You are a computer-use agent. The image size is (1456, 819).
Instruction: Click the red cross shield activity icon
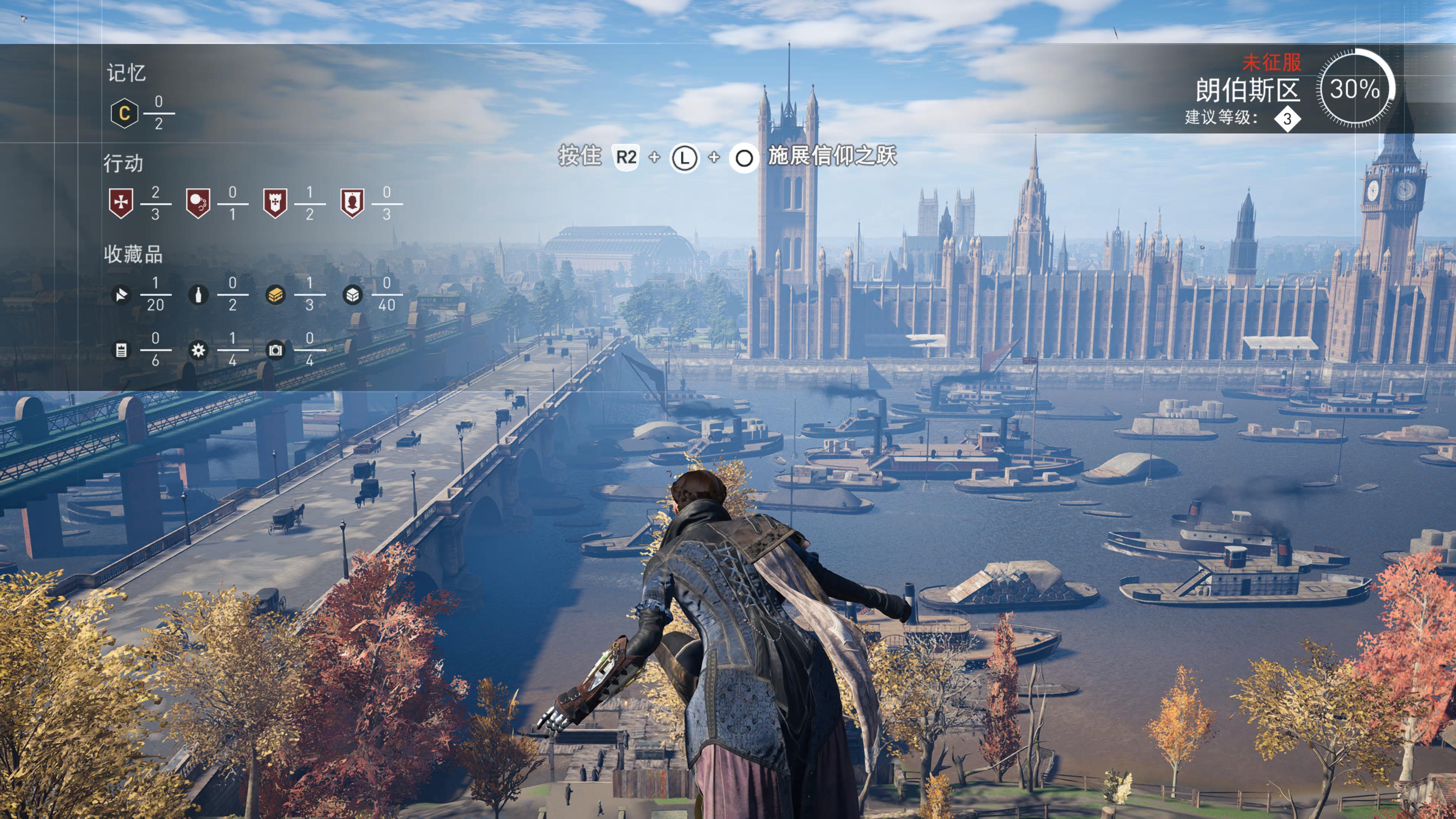click(x=121, y=203)
